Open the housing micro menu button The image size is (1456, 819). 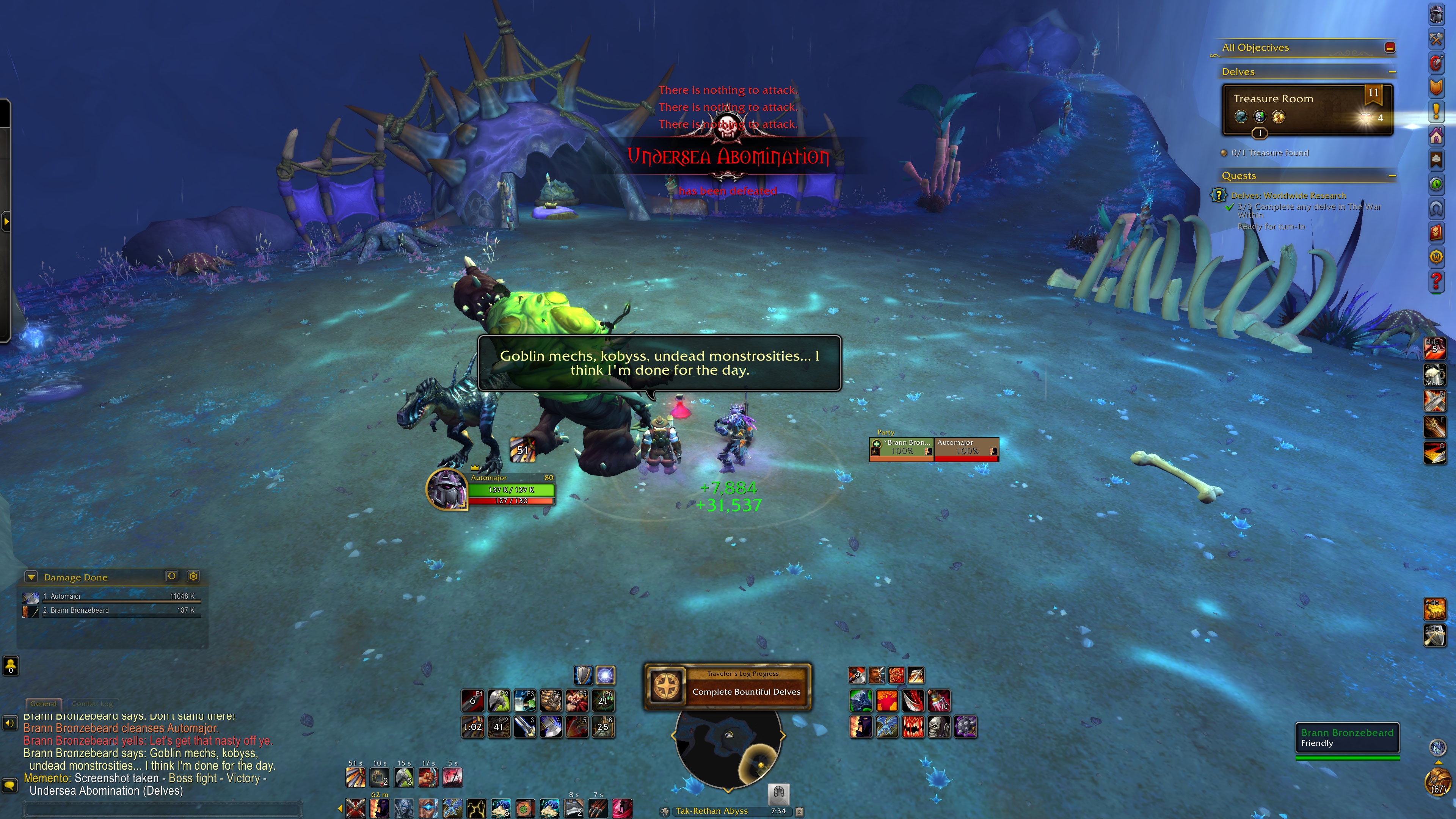click(x=1436, y=136)
